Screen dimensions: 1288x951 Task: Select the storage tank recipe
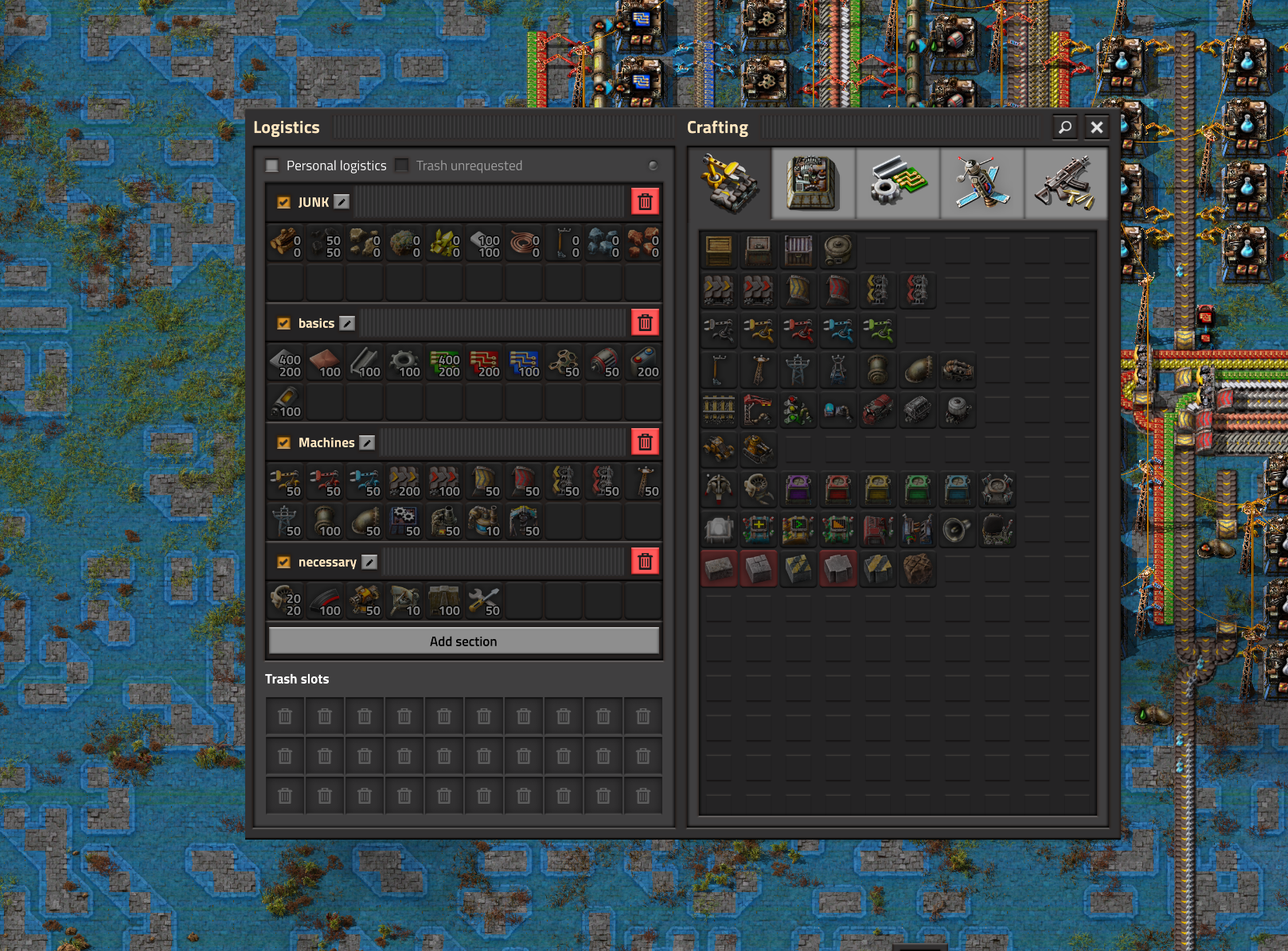point(838,251)
